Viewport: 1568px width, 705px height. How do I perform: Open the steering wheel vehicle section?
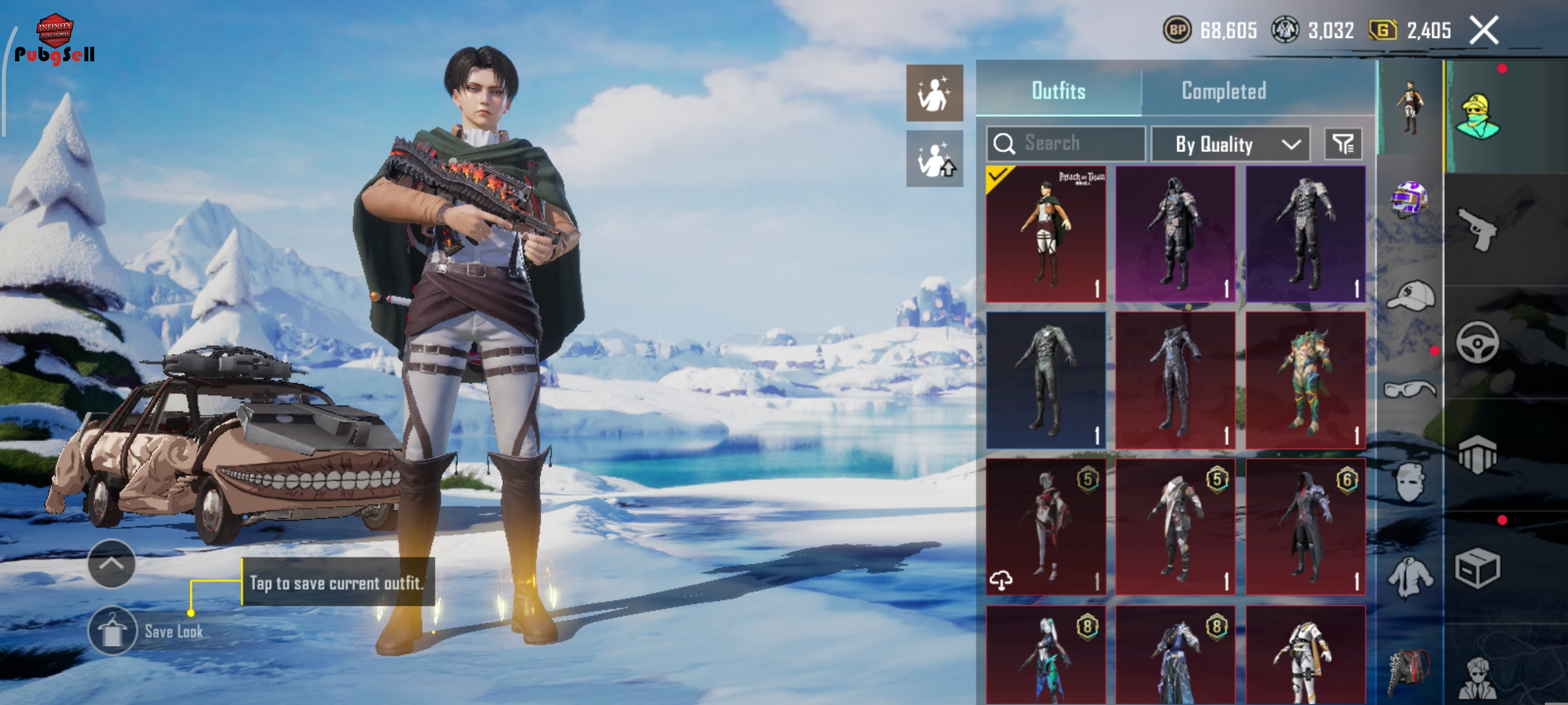click(x=1477, y=343)
